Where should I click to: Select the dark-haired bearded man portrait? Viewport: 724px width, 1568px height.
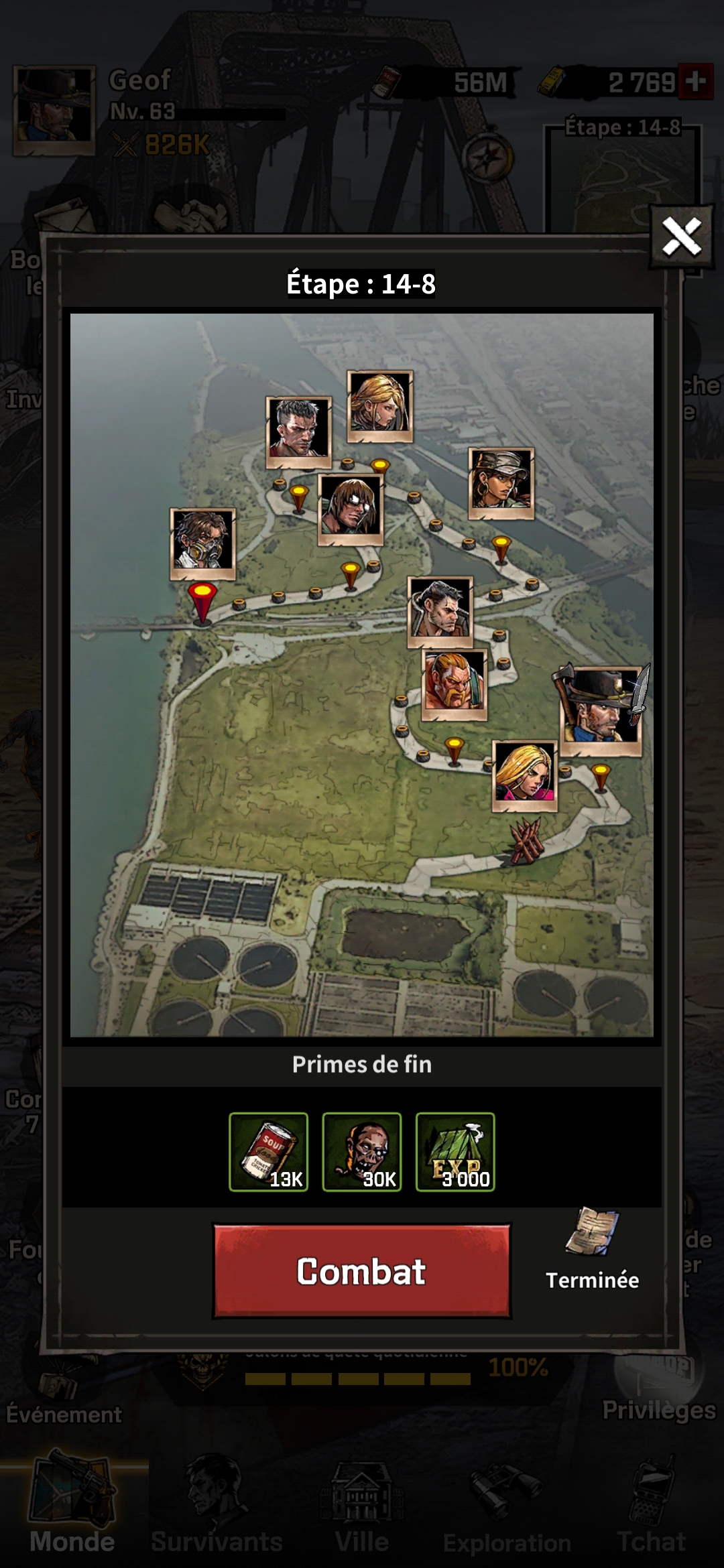(x=440, y=610)
